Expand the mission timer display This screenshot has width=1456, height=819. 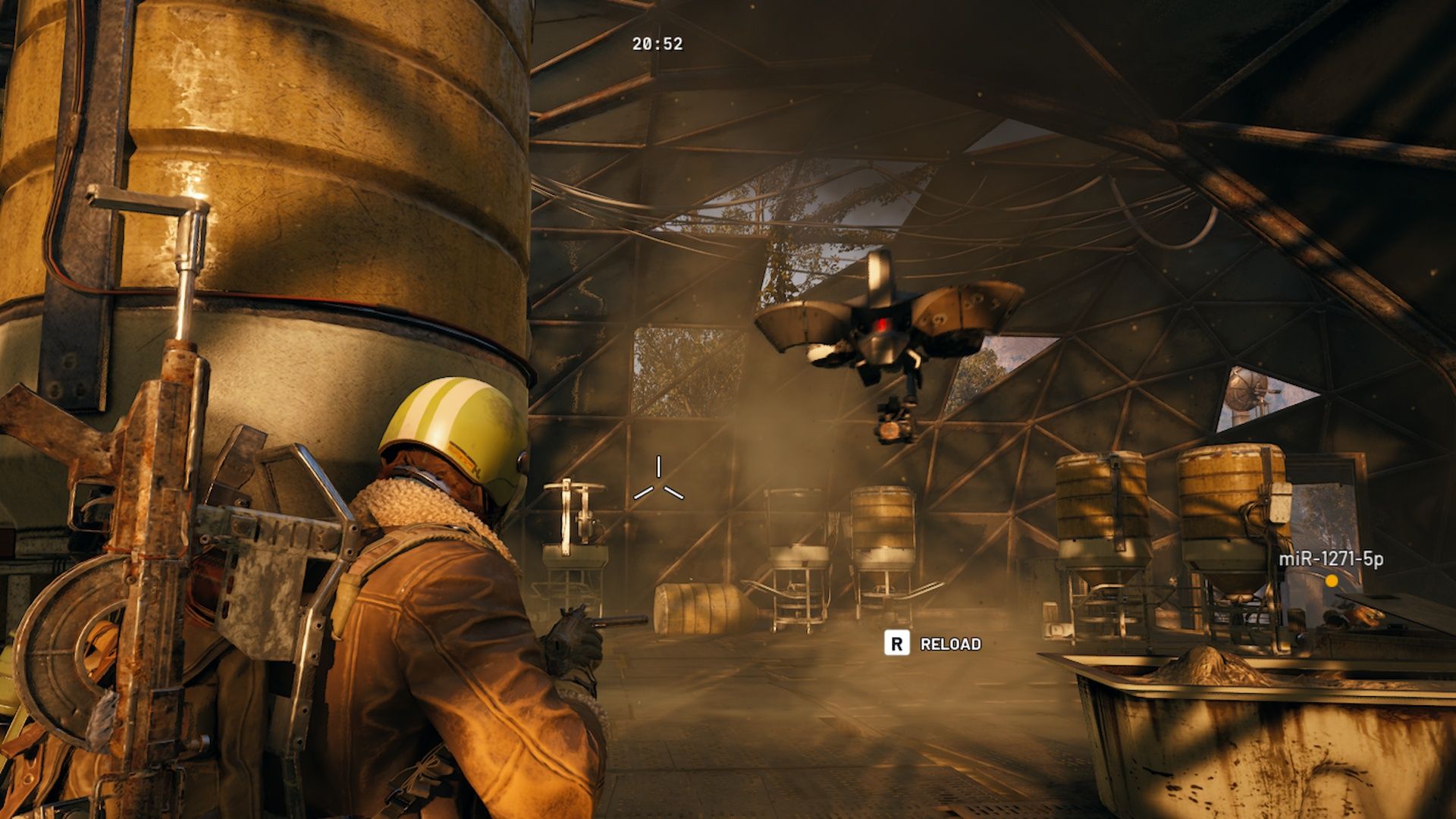pyautogui.click(x=657, y=45)
